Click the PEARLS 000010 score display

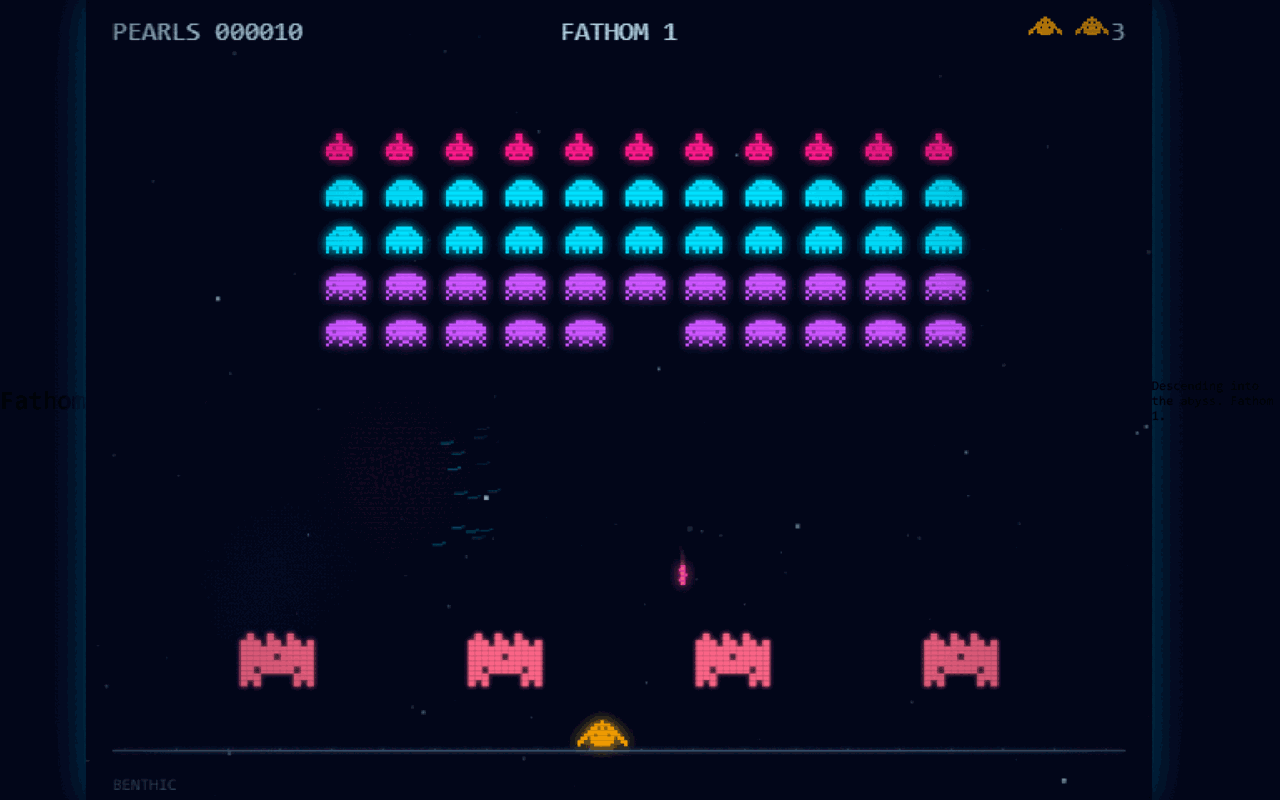[x=205, y=31]
